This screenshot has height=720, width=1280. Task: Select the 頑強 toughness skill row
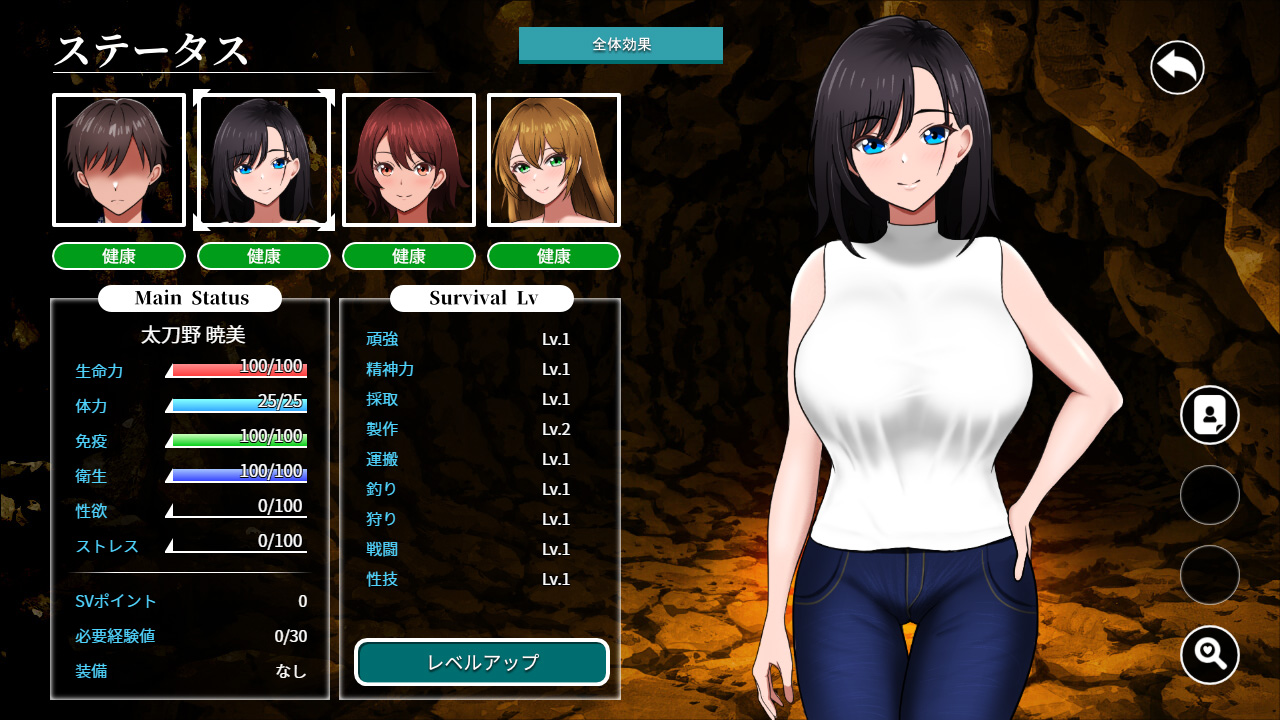(468, 339)
